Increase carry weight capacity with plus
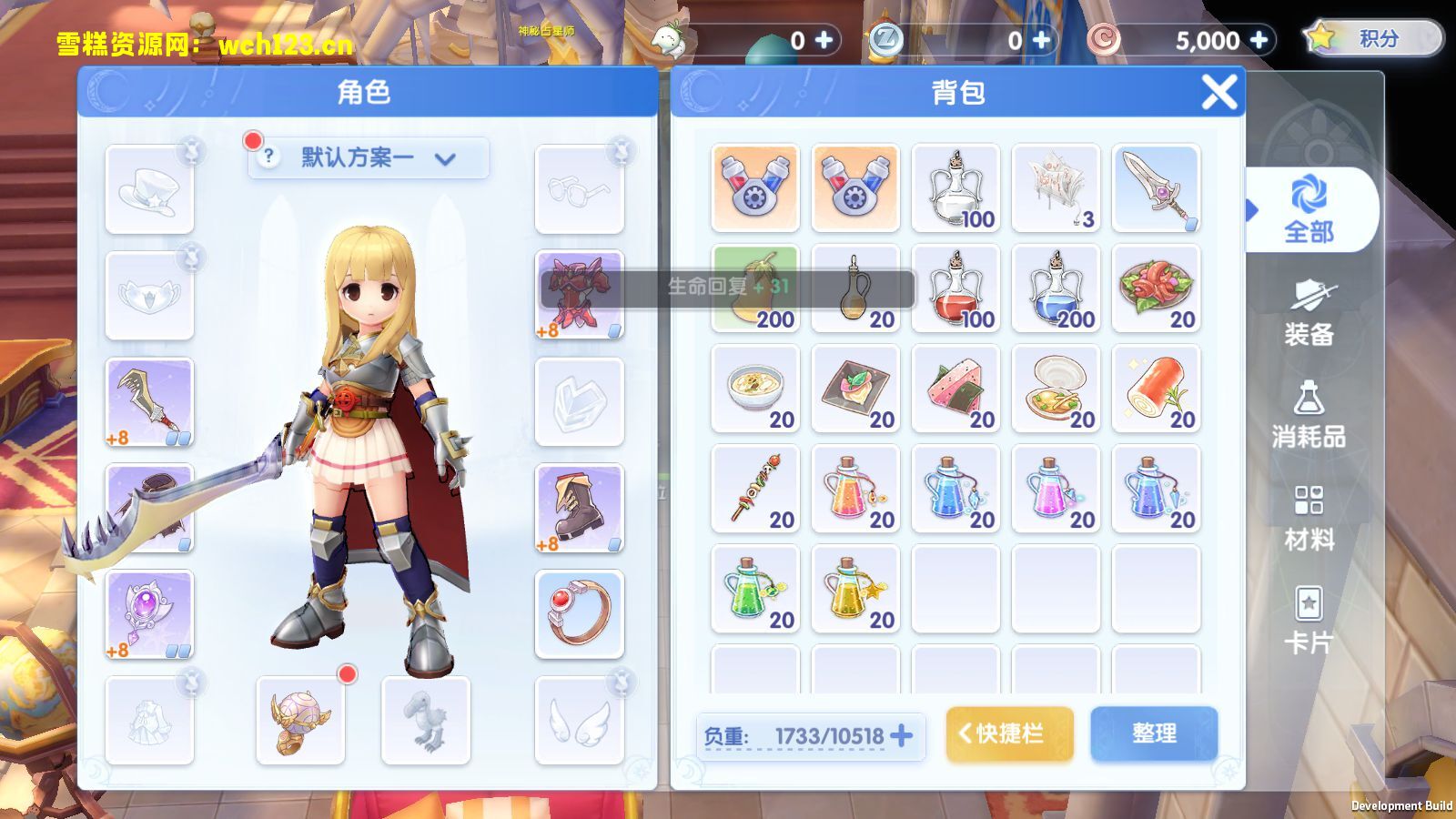This screenshot has height=819, width=1456. tap(901, 735)
